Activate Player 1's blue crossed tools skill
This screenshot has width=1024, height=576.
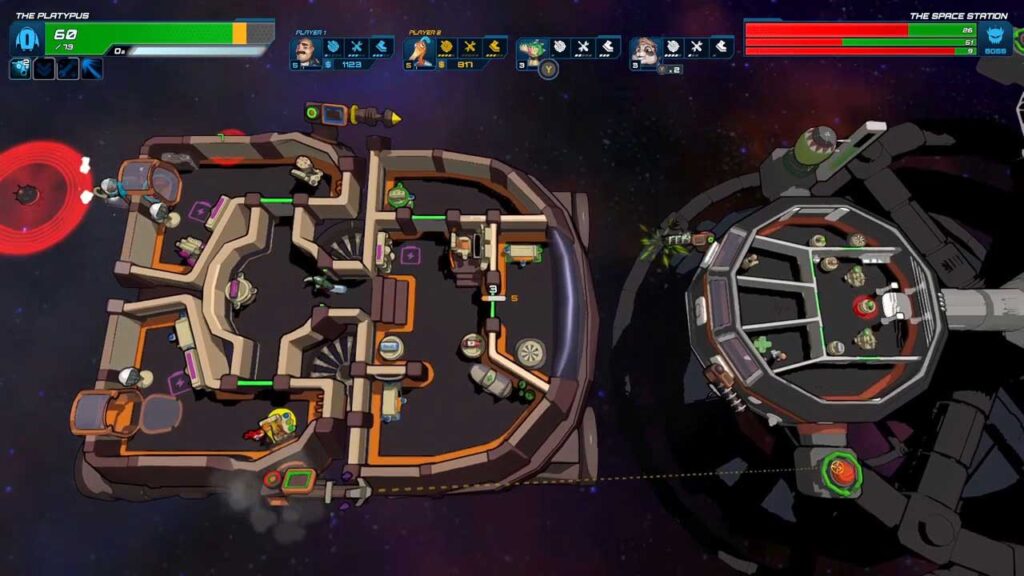point(356,46)
